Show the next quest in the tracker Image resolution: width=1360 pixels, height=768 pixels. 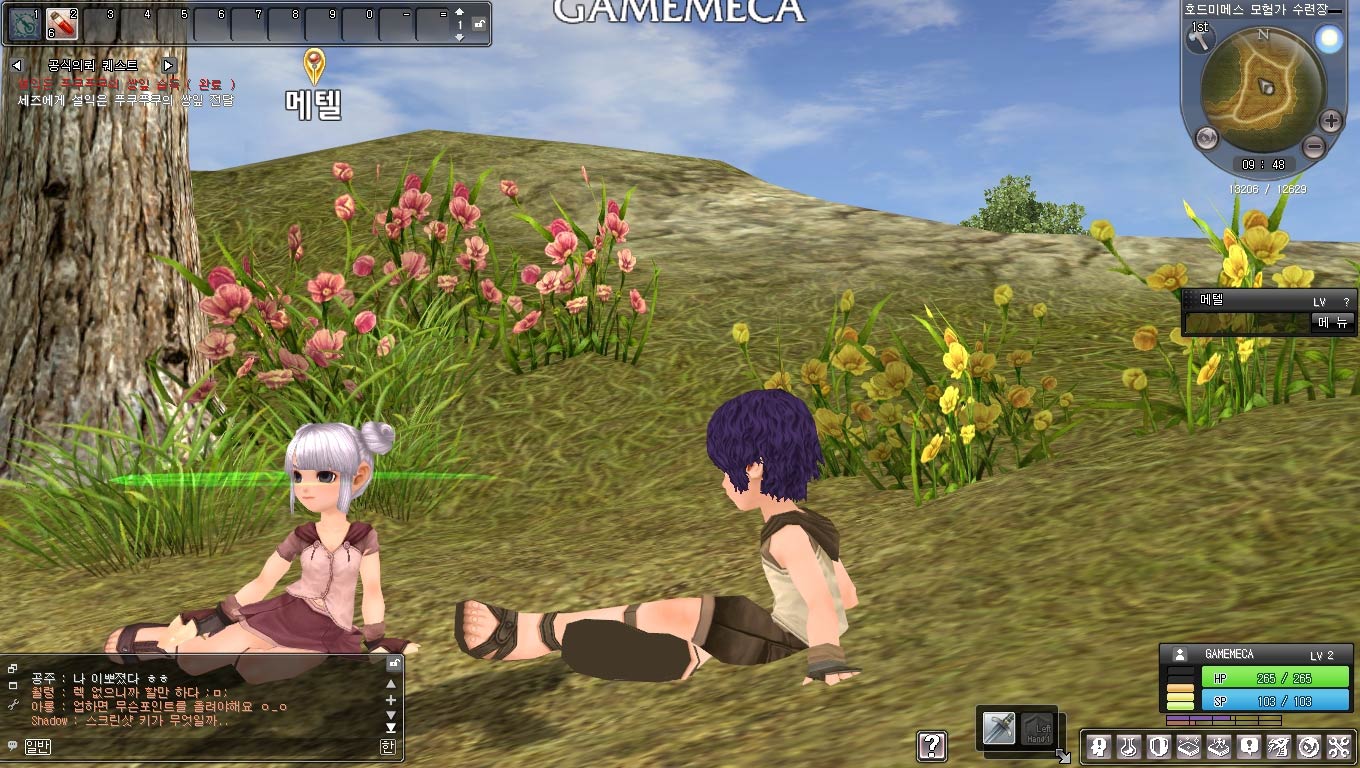click(x=168, y=65)
